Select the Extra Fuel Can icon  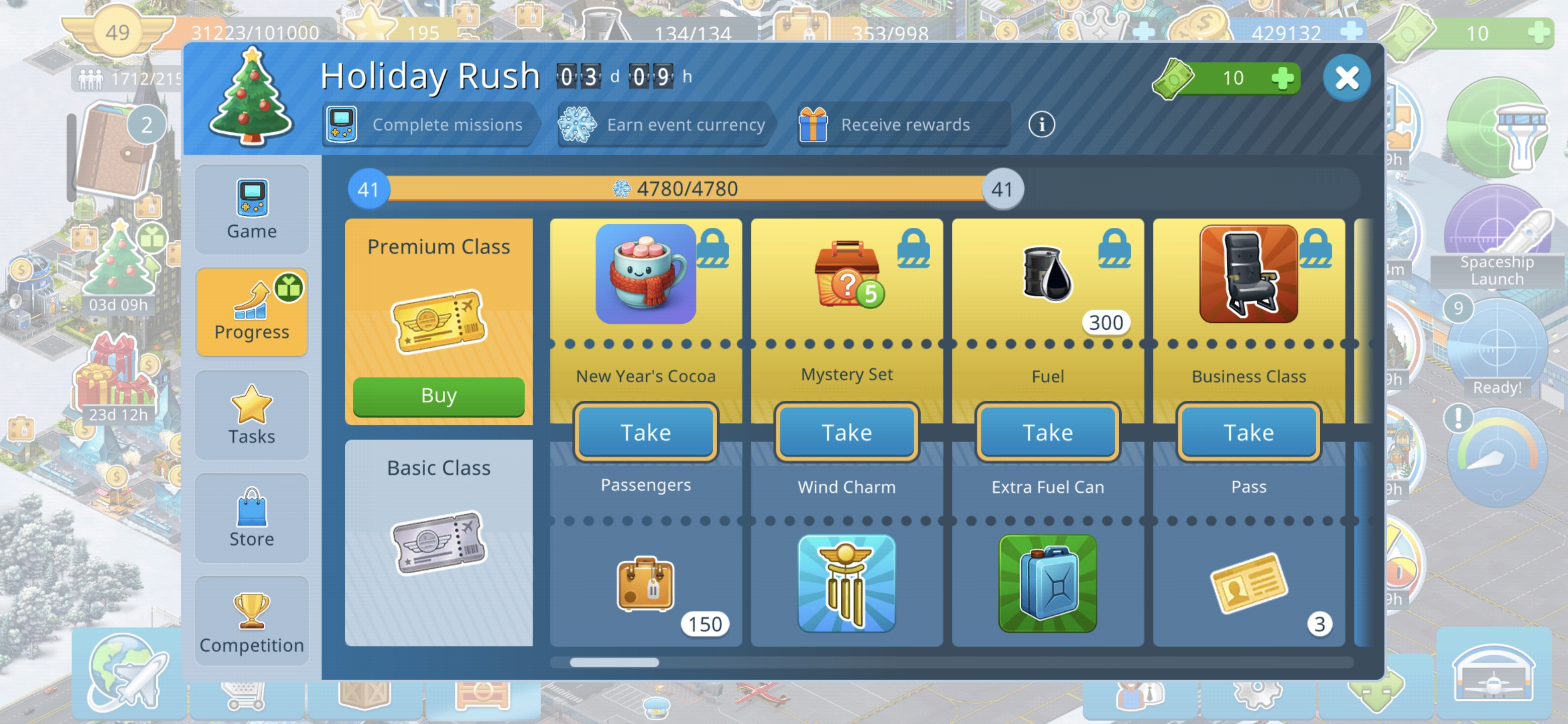click(1047, 583)
